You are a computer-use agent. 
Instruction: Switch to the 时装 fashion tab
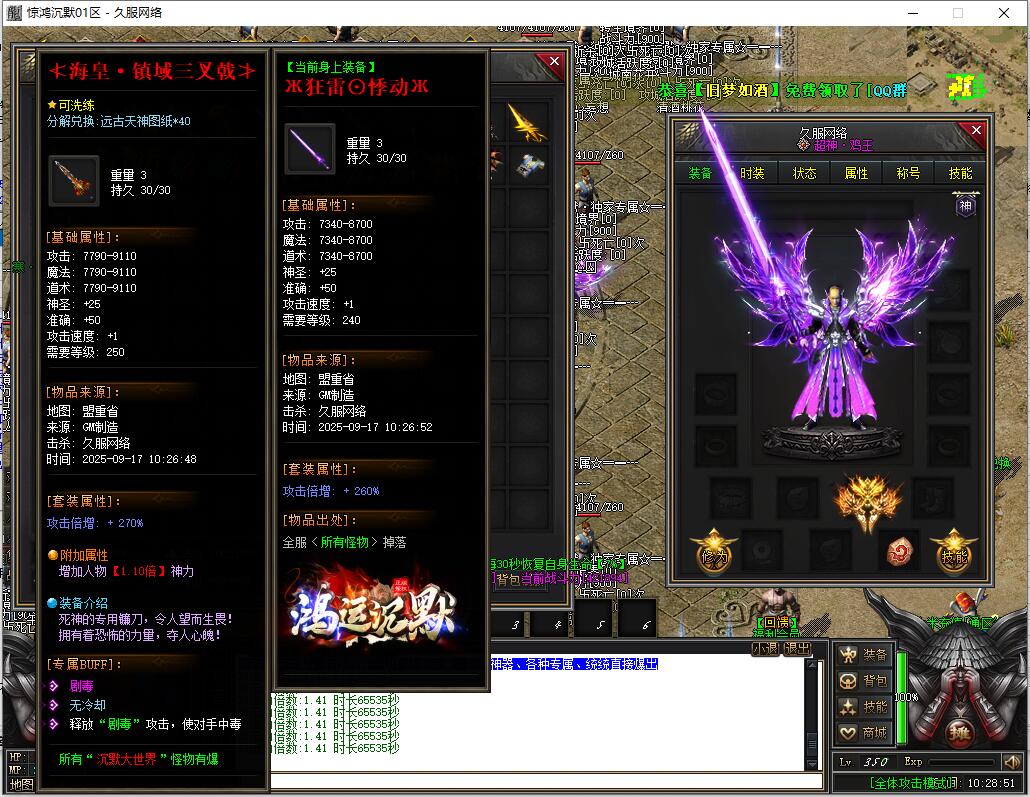(x=752, y=173)
